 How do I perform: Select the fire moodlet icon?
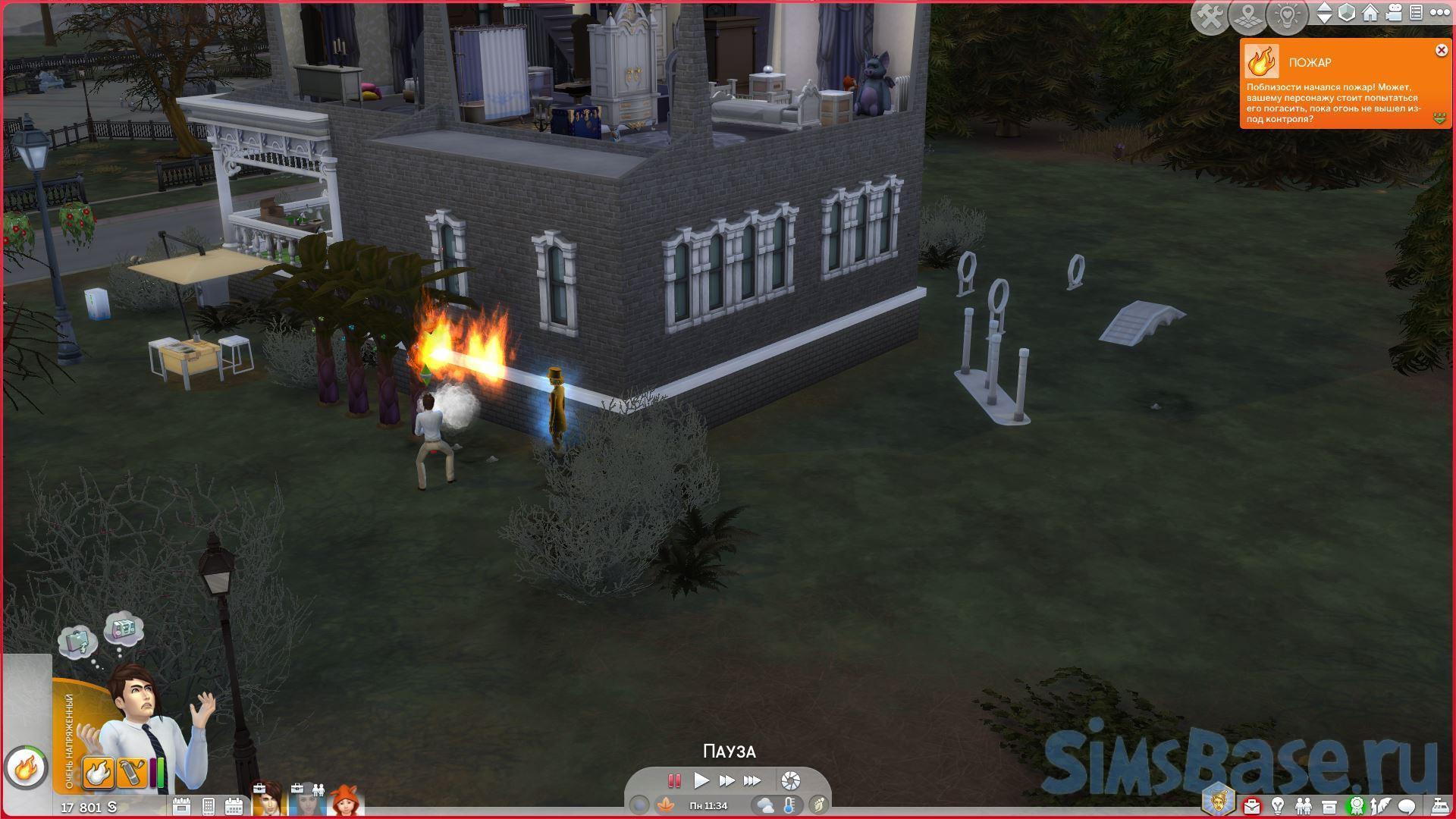[x=99, y=773]
